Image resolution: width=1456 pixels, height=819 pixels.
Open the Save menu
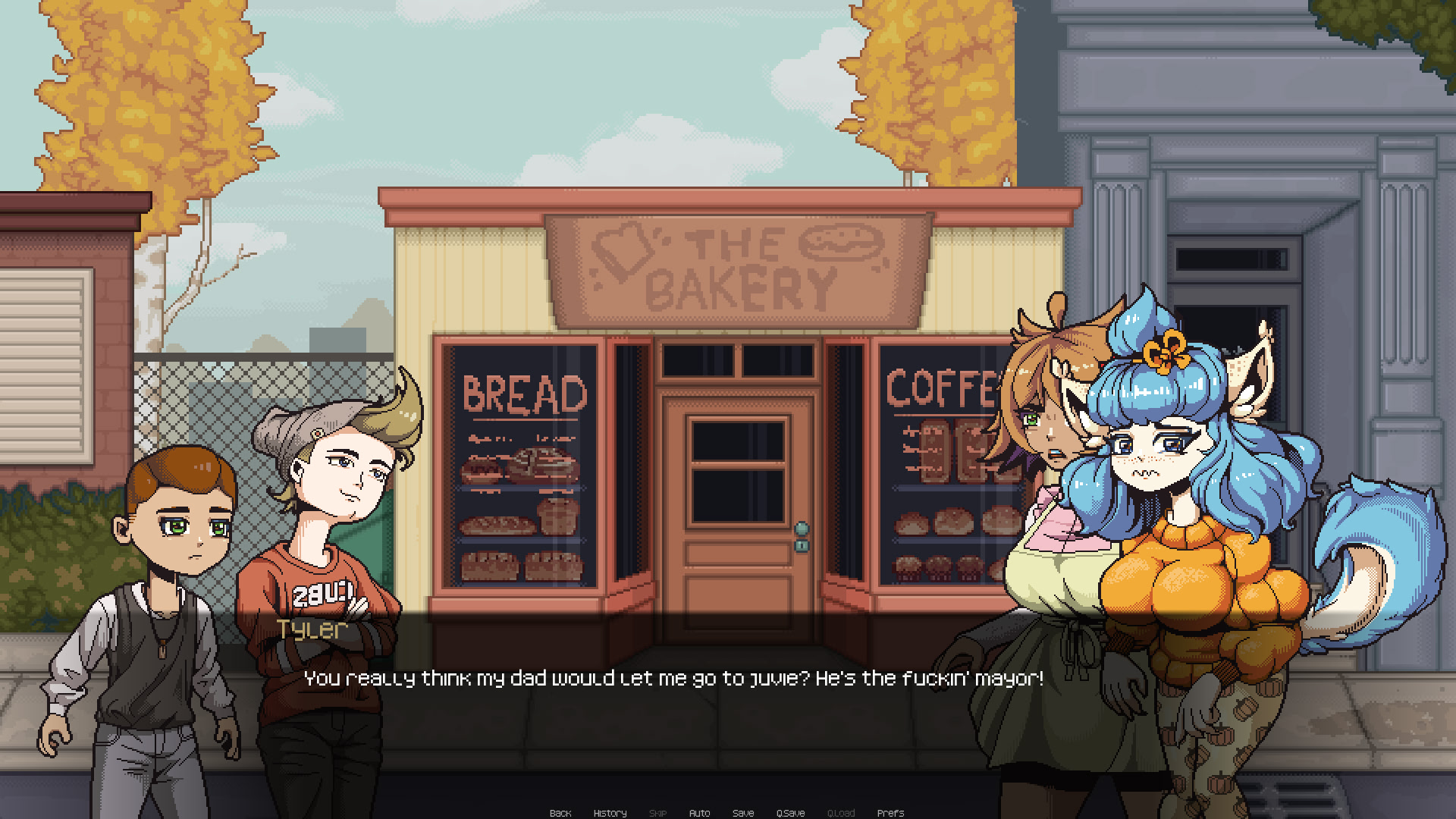[x=743, y=813]
